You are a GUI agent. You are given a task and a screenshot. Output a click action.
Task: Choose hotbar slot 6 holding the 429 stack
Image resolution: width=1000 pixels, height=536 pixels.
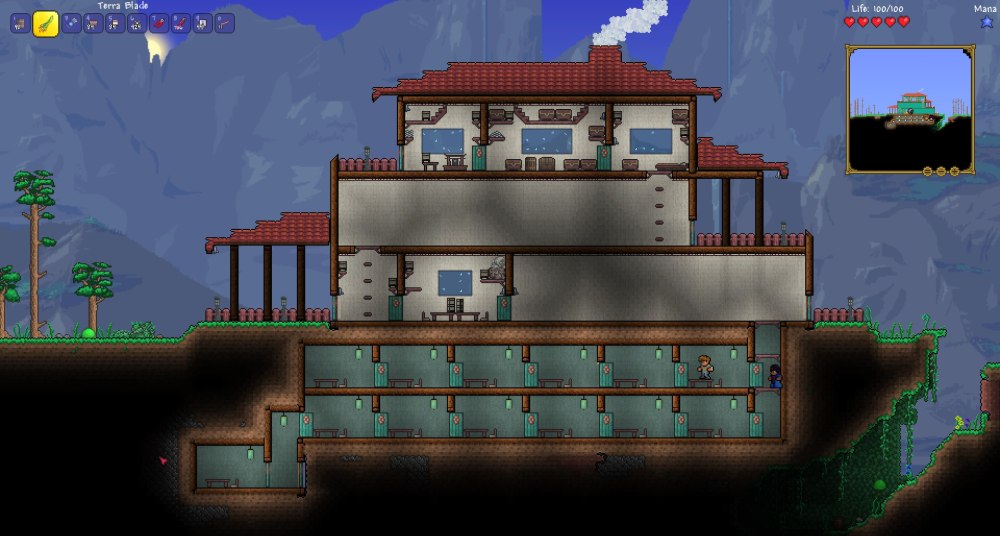(x=137, y=23)
